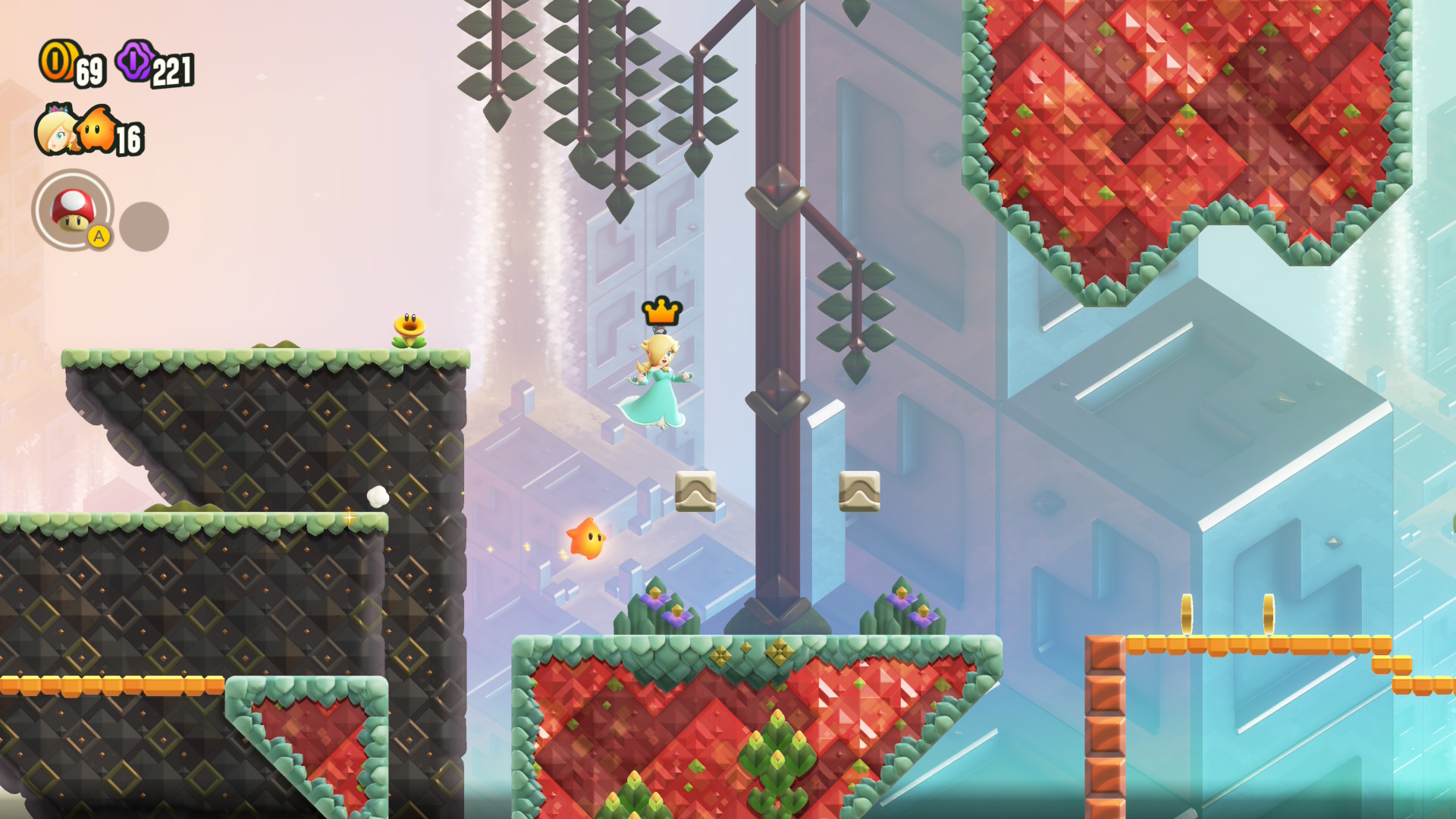The image size is (1456, 819).
Task: Select the stored Super Mushroom item
Action: pyautogui.click(x=73, y=209)
